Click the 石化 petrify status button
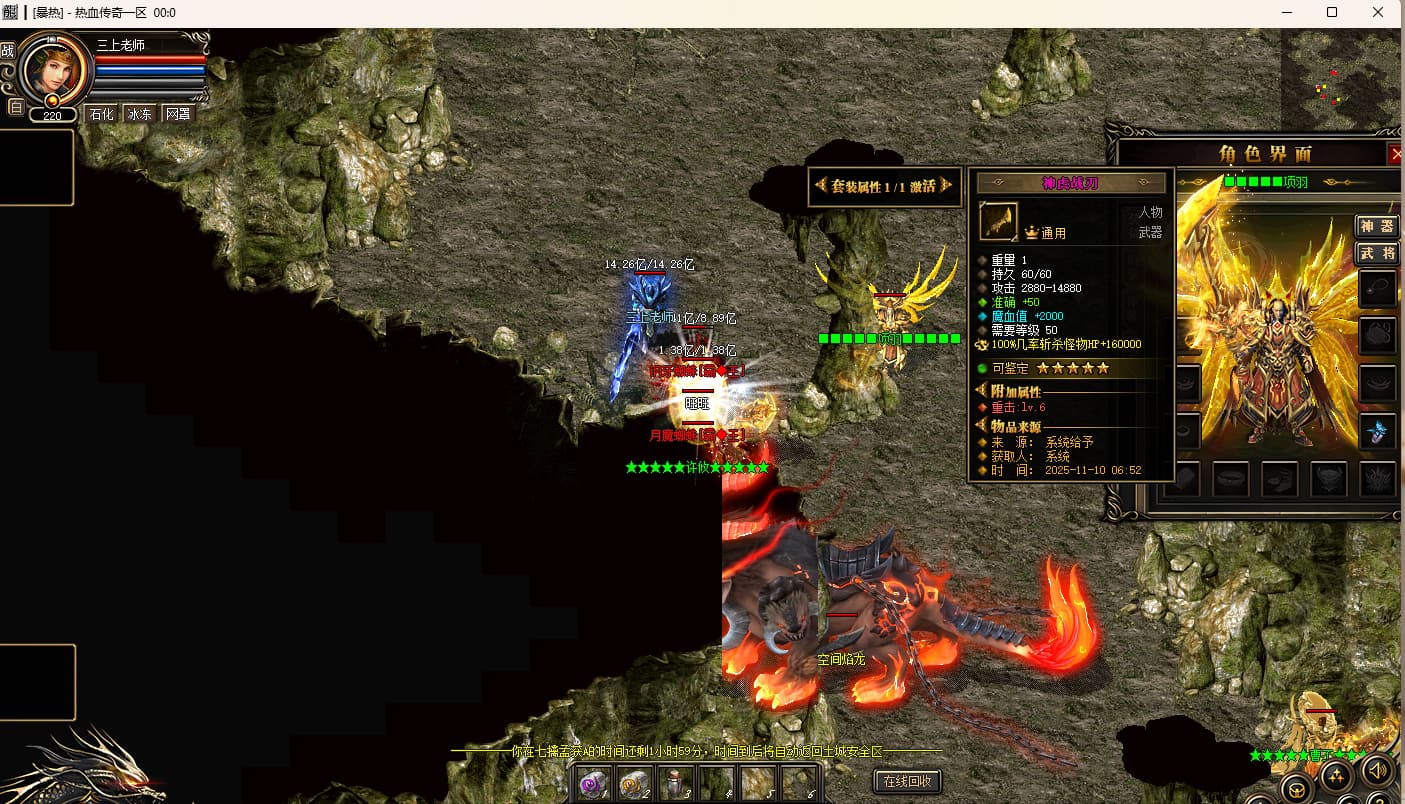 (x=102, y=114)
